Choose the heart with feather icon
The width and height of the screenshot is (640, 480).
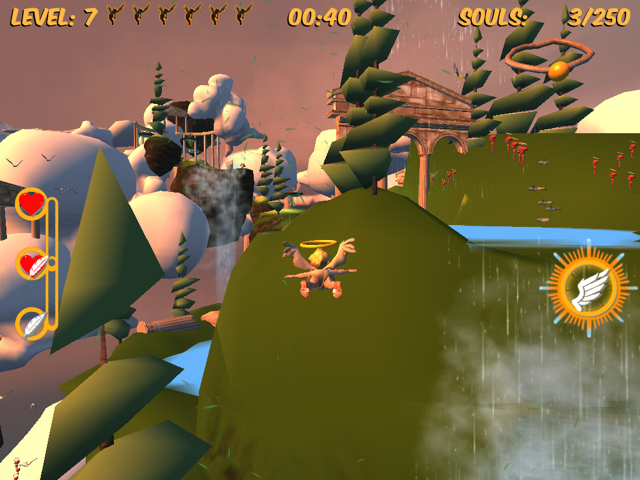[32, 264]
